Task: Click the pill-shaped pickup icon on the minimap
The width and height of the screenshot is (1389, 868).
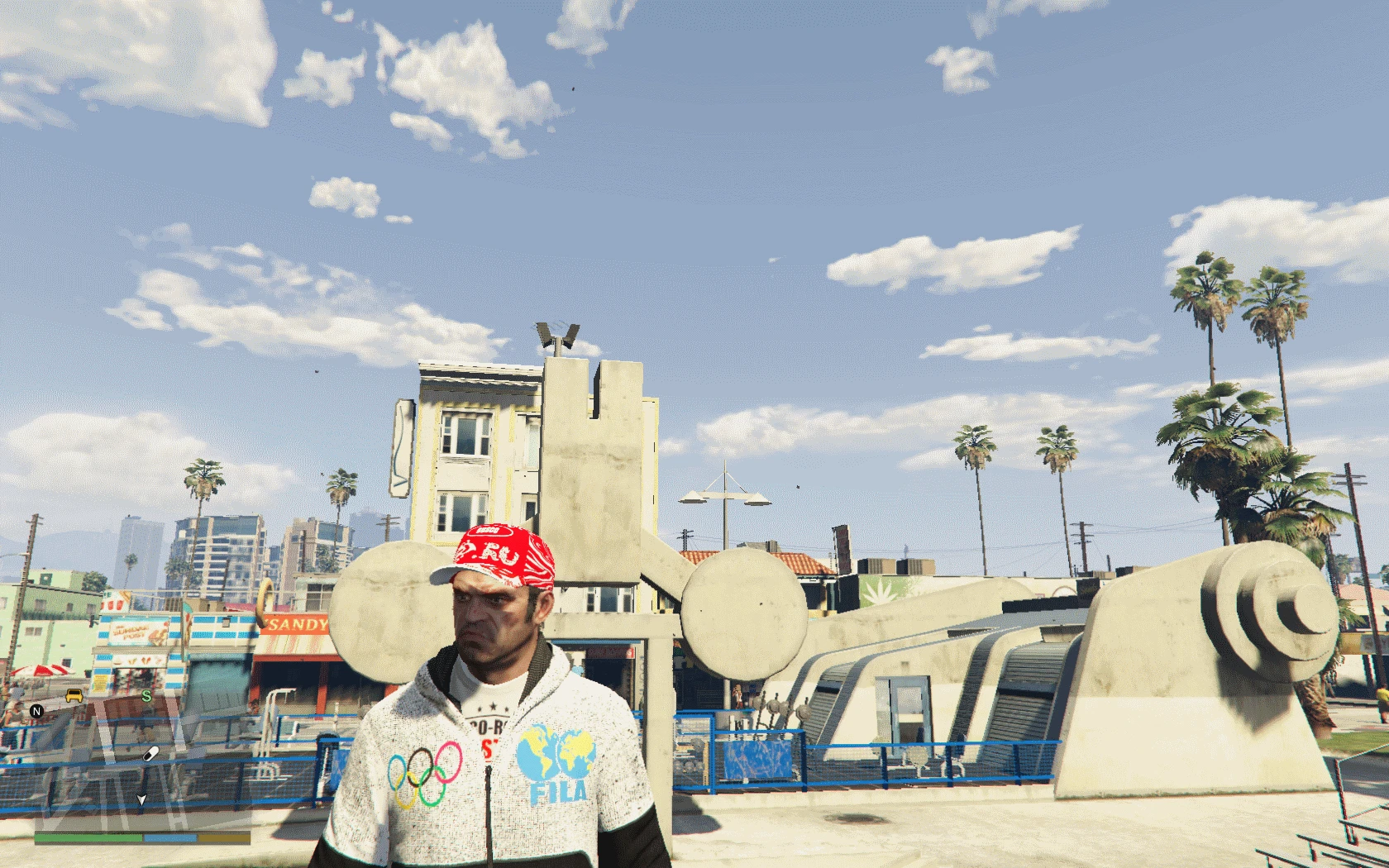Action: pyautogui.click(x=151, y=754)
